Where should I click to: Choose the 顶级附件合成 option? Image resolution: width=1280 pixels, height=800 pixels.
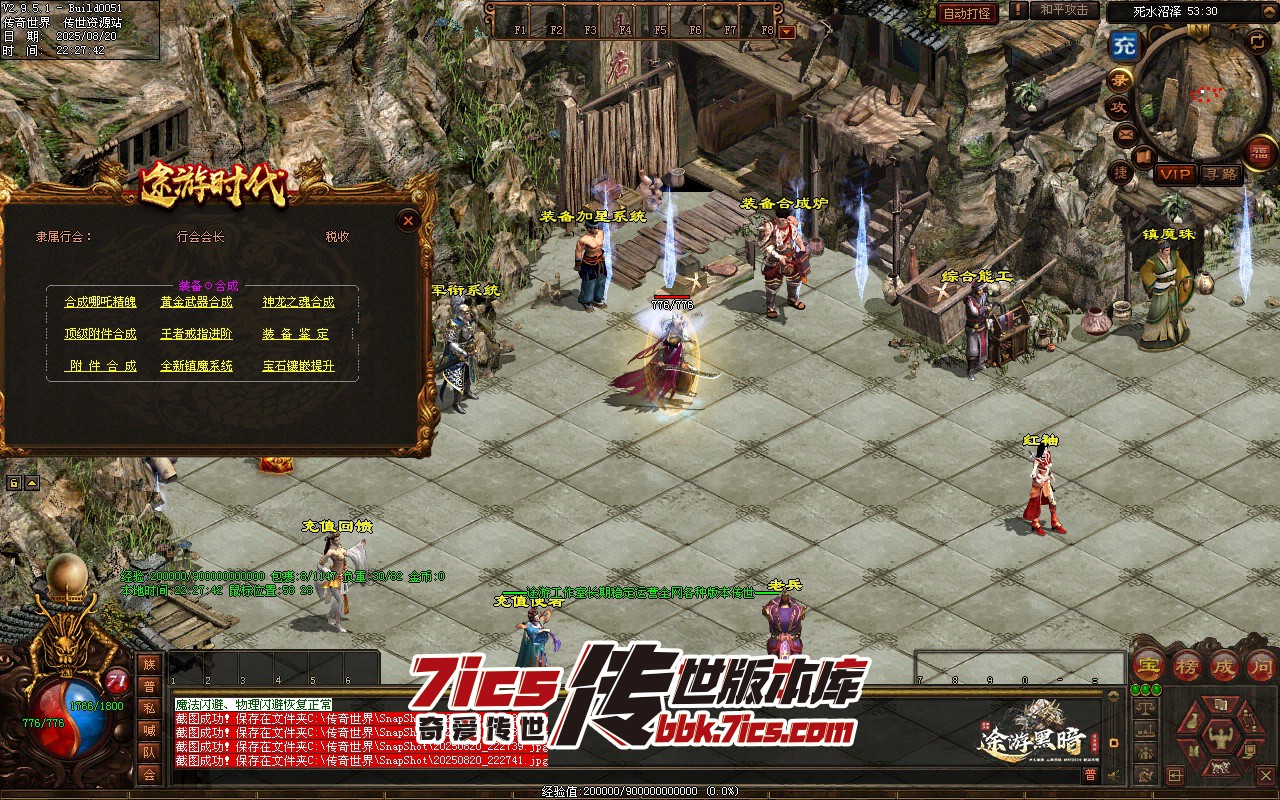[100, 334]
